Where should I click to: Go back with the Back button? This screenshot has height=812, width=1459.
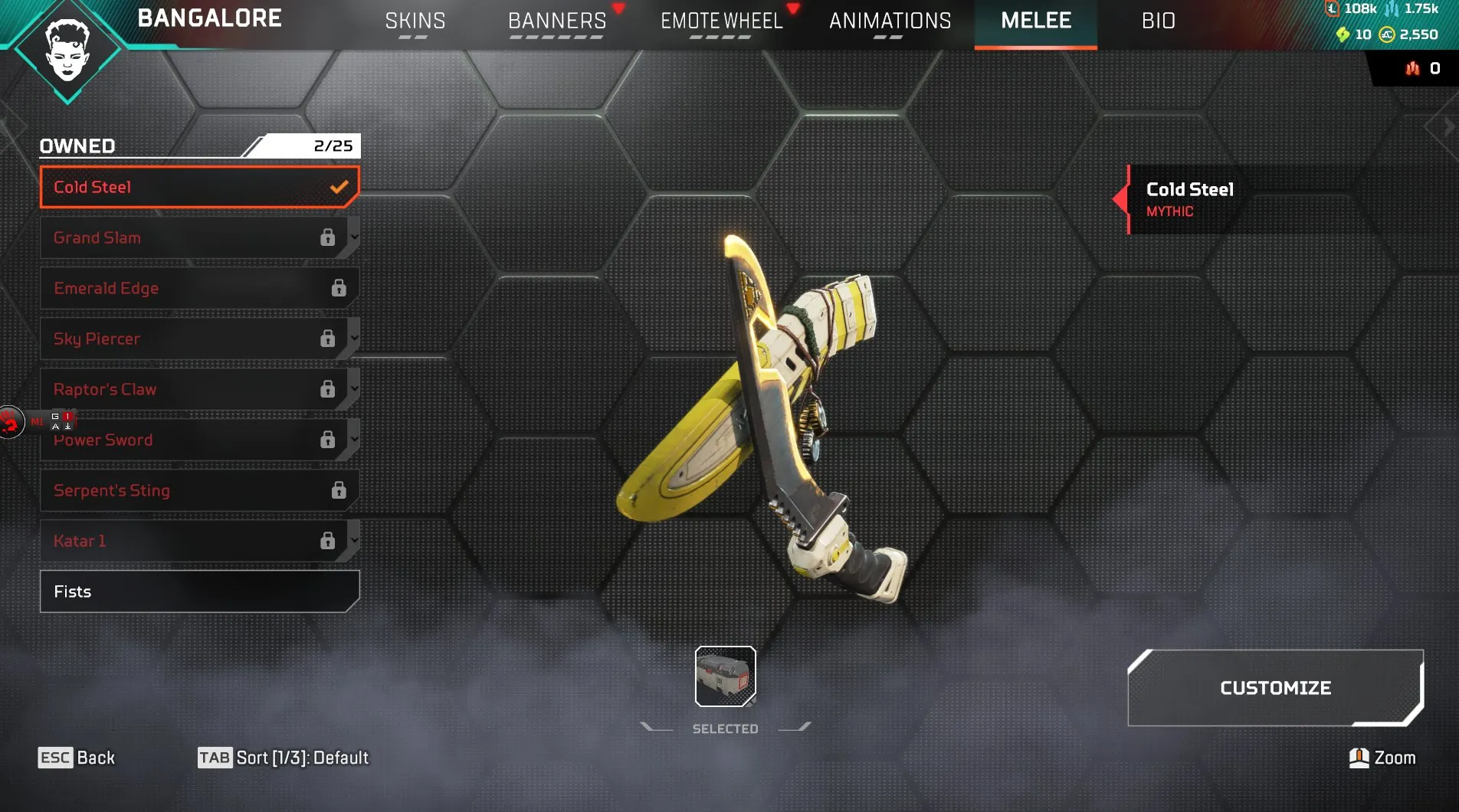tap(77, 758)
